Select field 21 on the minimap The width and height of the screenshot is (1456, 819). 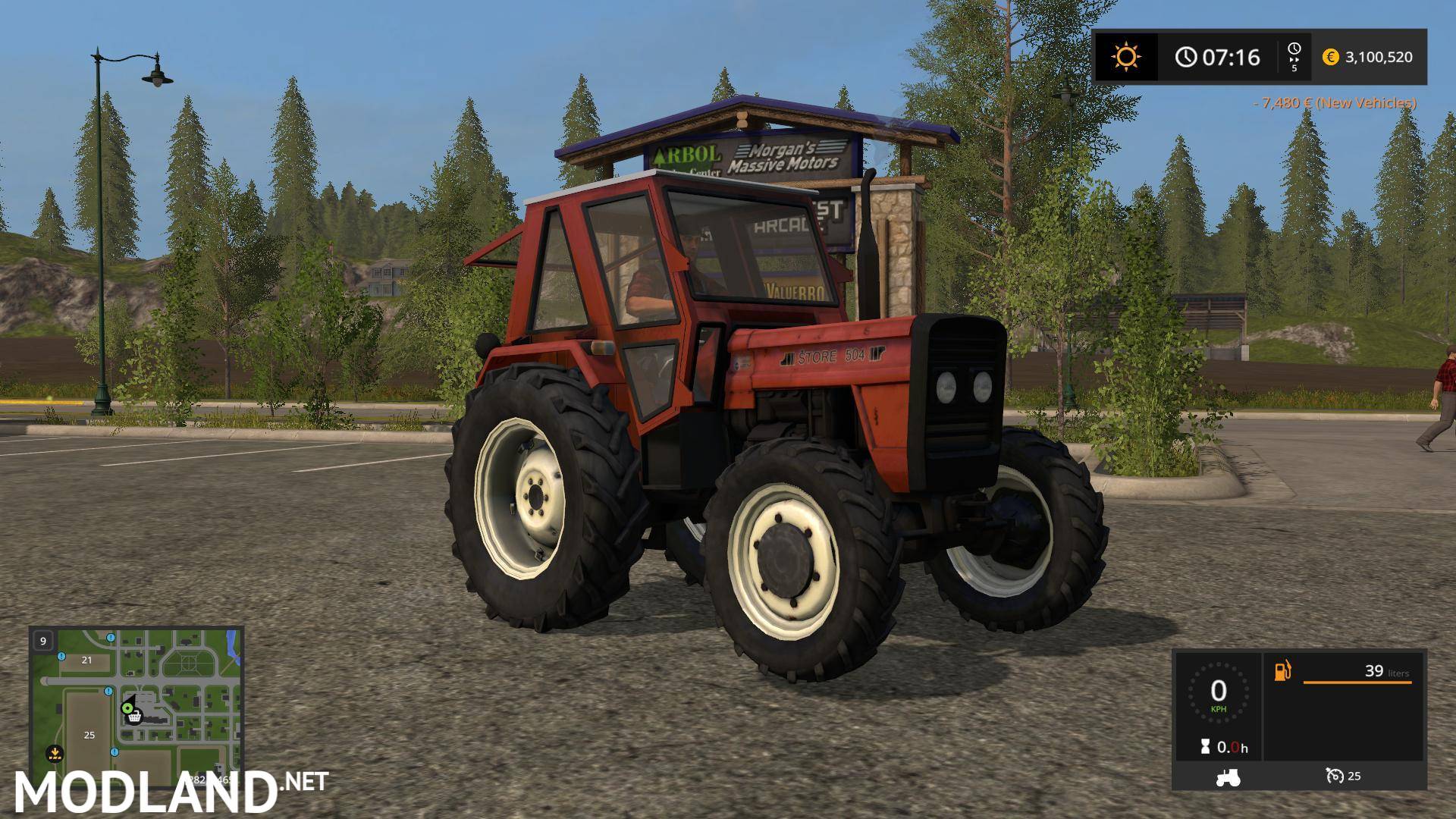(x=86, y=661)
